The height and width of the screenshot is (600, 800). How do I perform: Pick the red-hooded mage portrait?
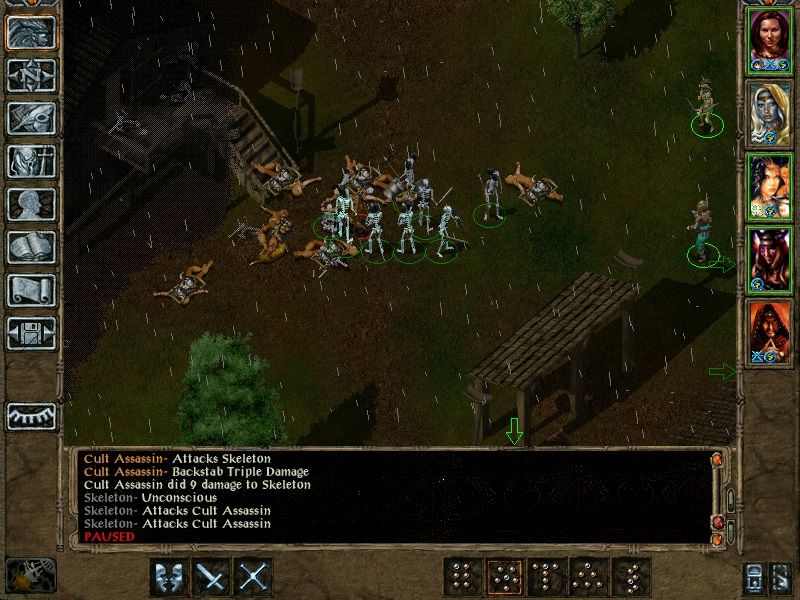pos(770,329)
